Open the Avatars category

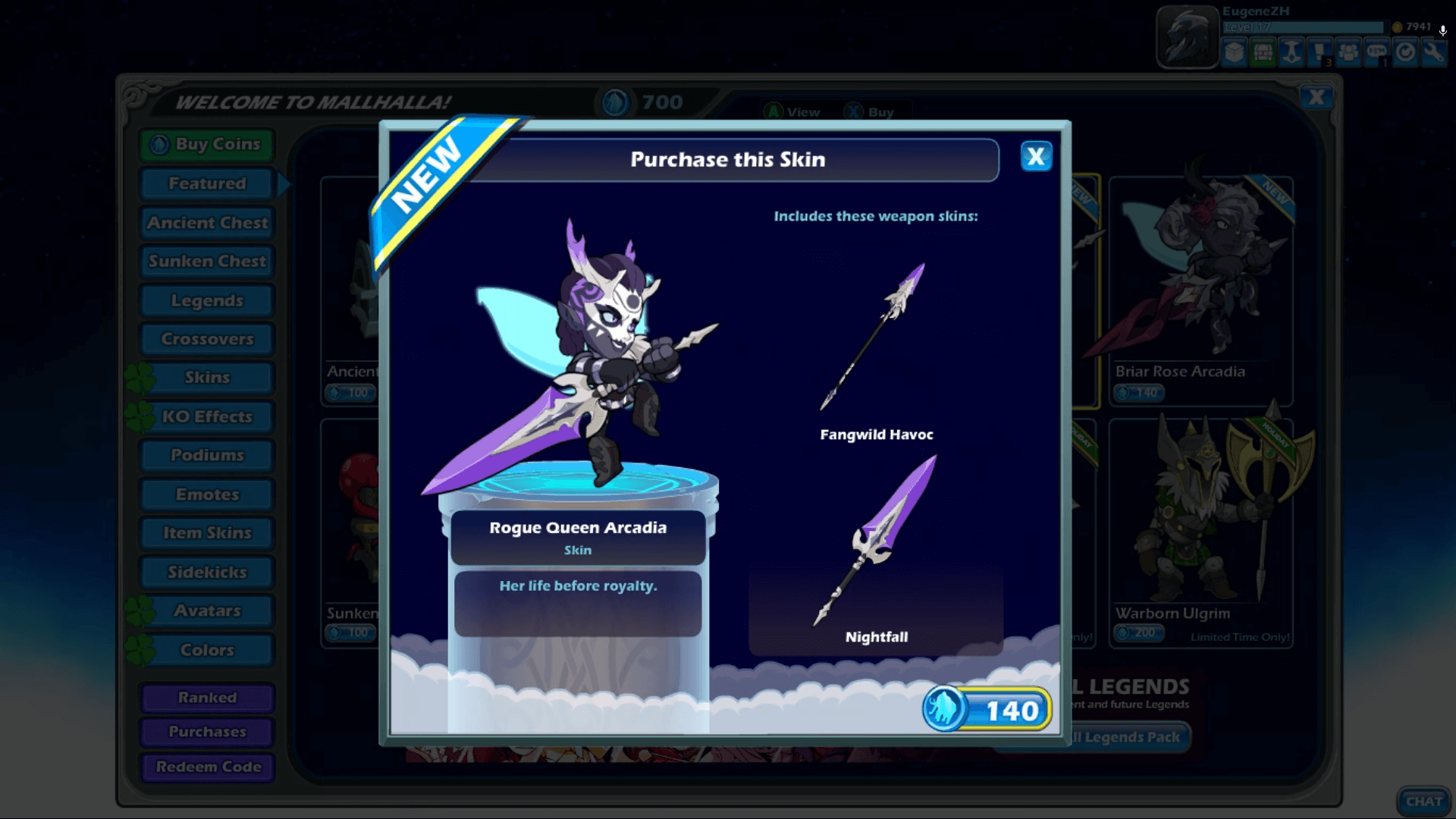coord(207,611)
